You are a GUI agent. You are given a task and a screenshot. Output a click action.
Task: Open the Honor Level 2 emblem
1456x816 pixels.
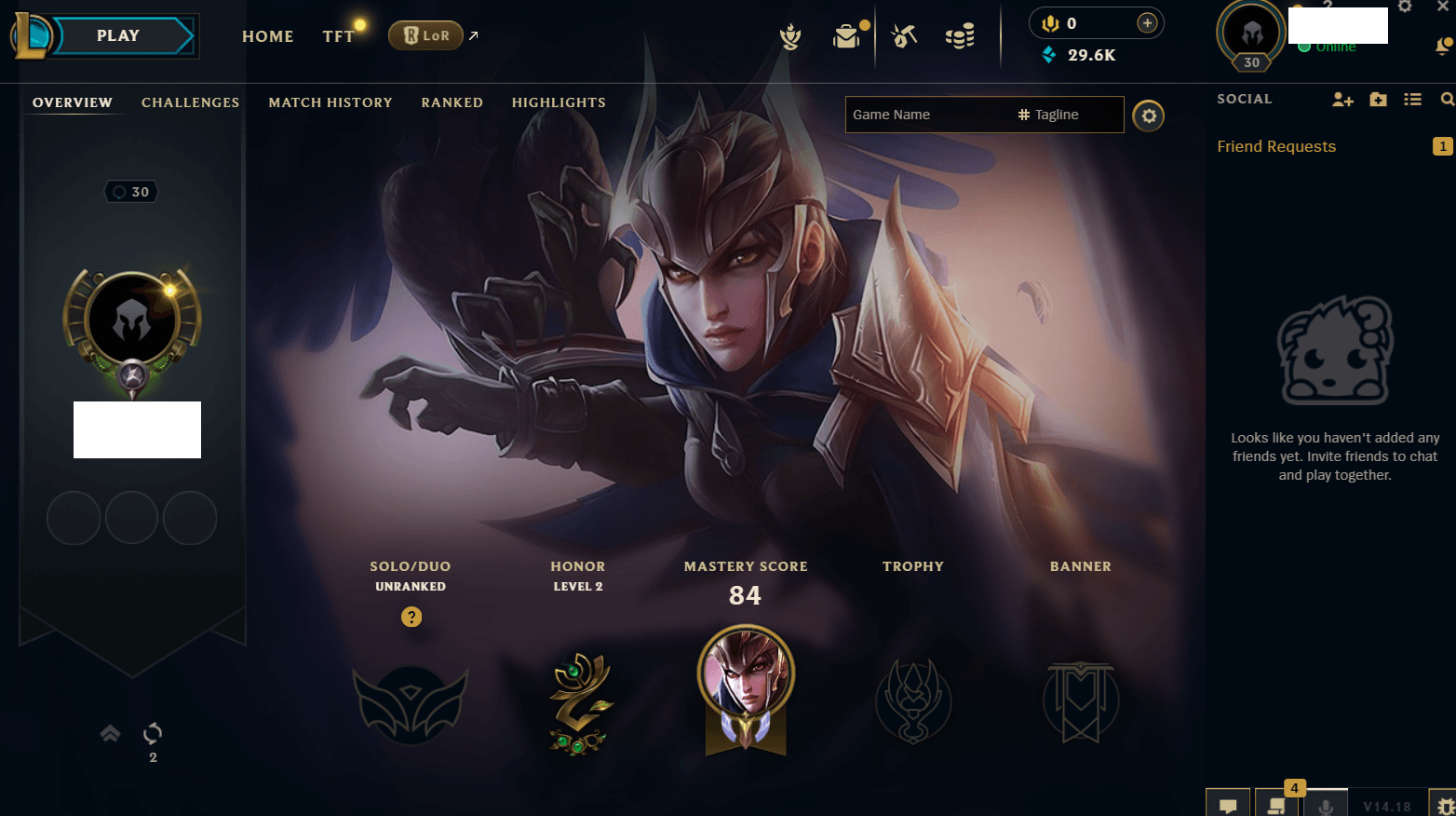click(x=578, y=703)
